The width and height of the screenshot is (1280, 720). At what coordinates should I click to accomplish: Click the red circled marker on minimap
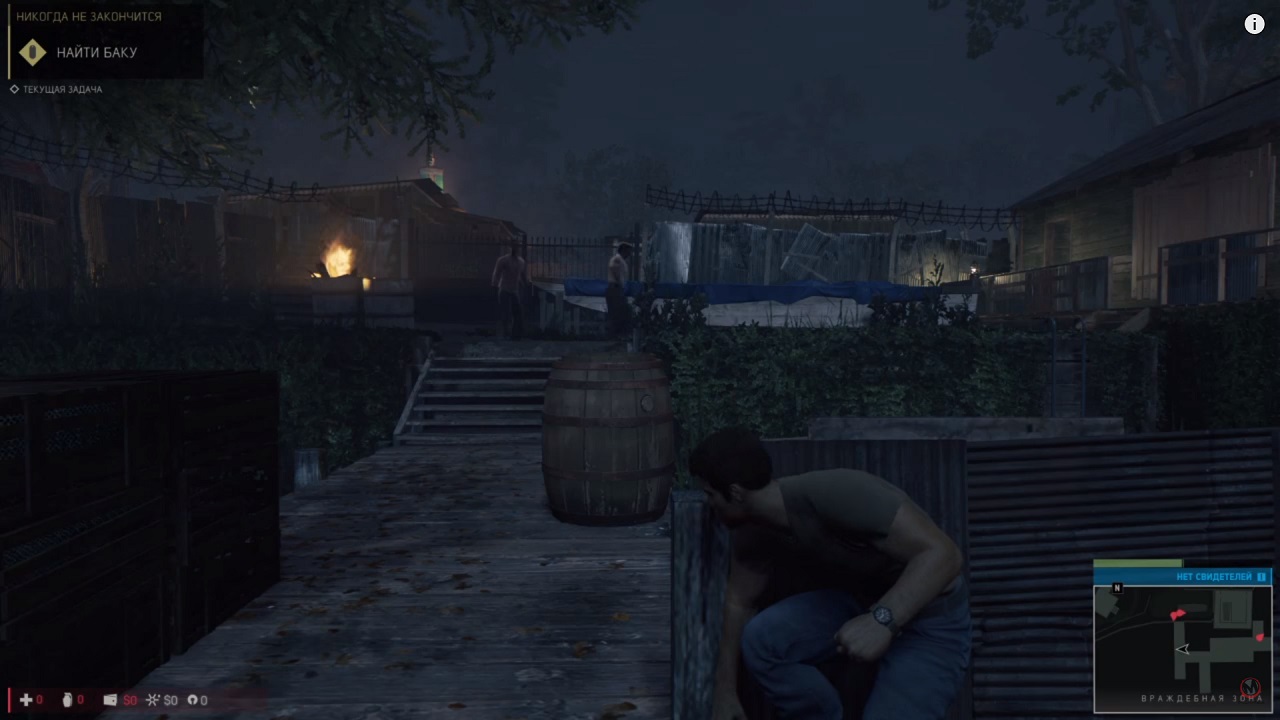pos(1249,688)
